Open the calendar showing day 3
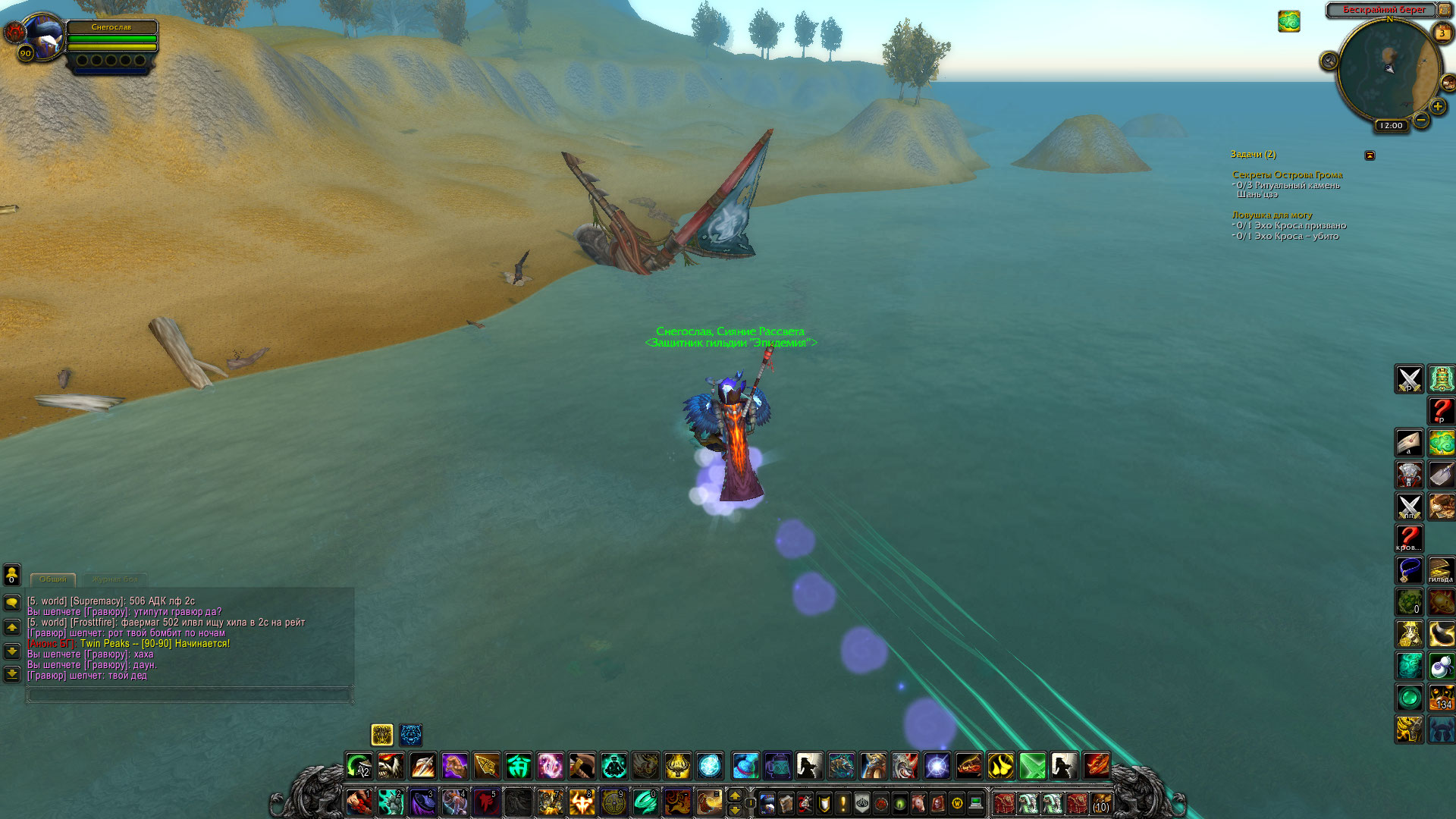The image size is (1456, 819). coord(1442,33)
